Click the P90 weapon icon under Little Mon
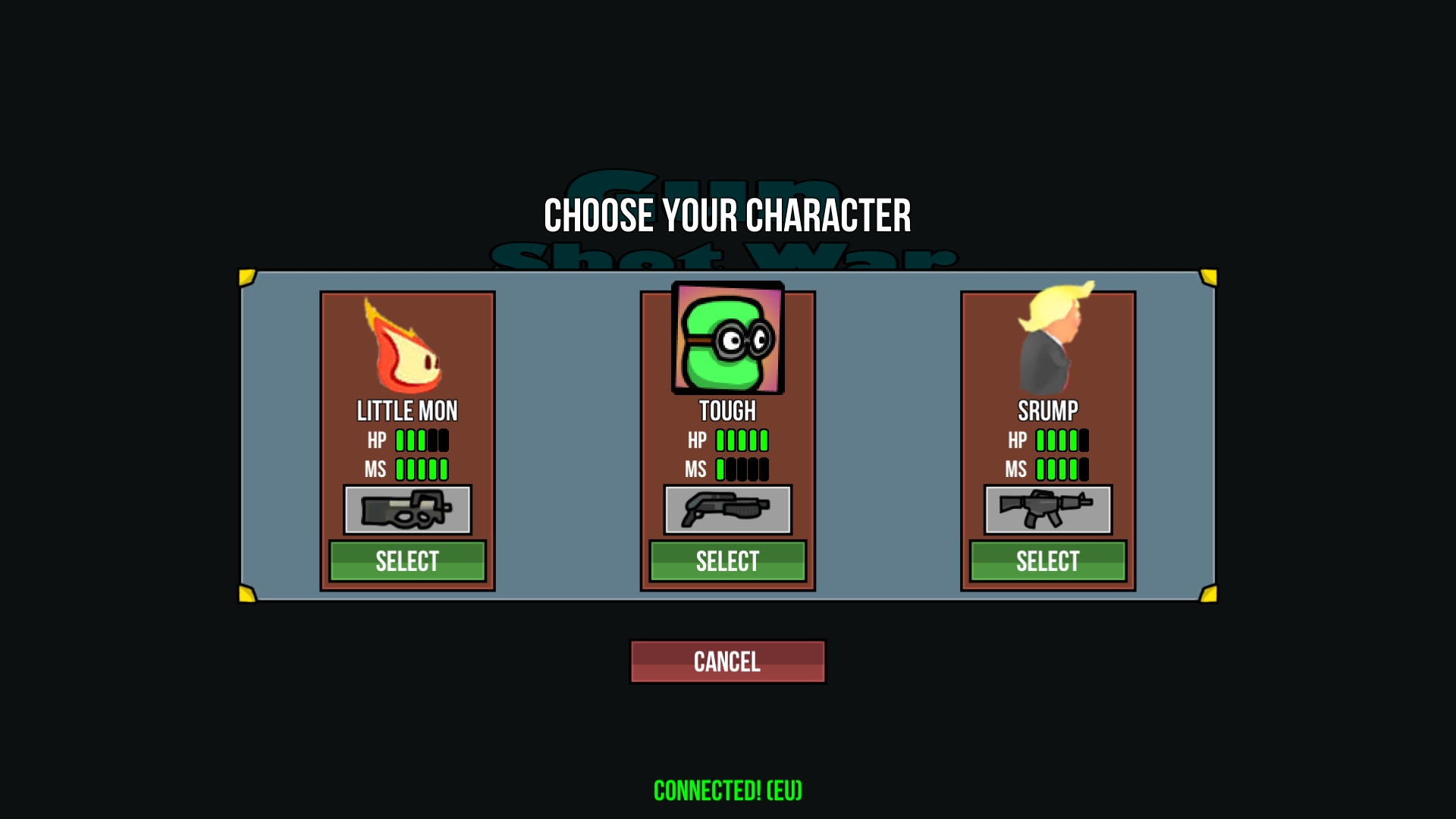 coord(407,510)
